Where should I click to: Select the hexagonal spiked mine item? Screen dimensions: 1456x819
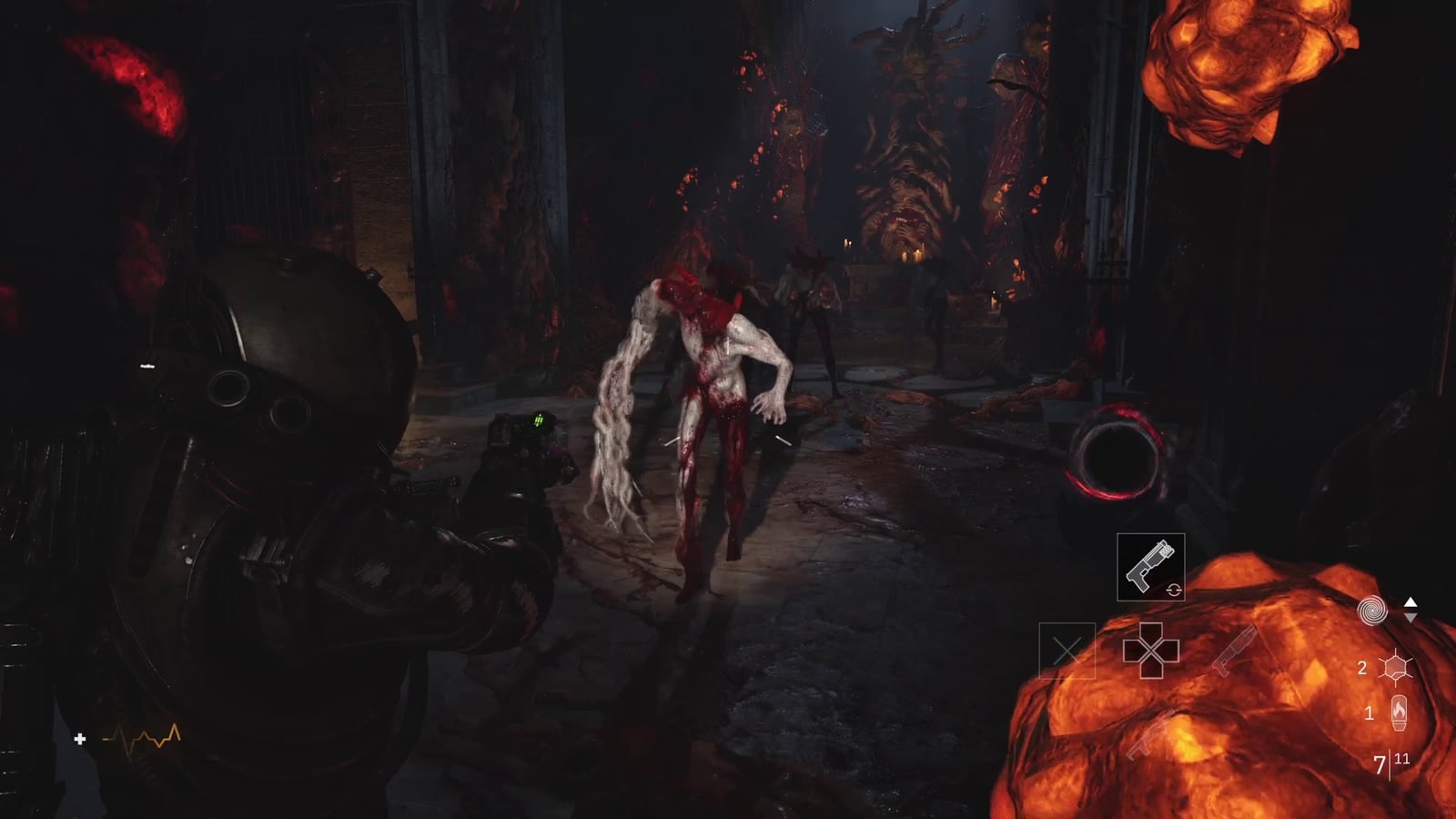(x=1394, y=668)
